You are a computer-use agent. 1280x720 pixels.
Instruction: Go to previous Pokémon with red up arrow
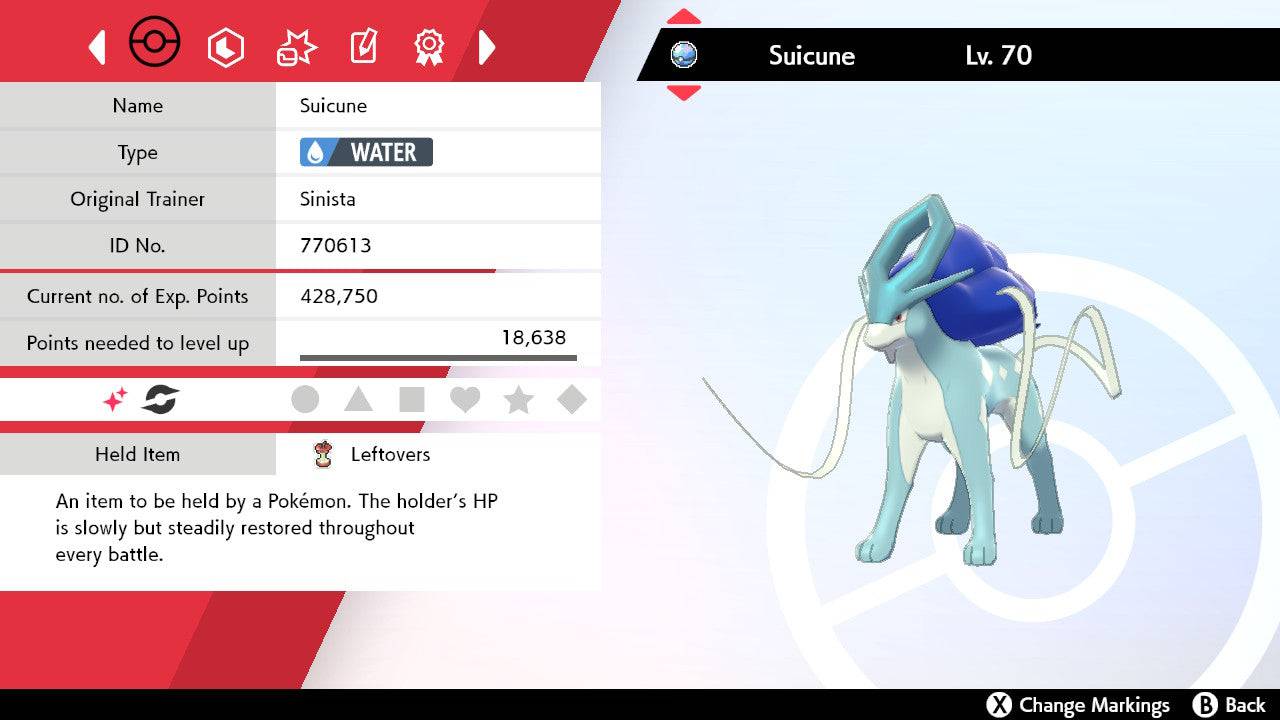[x=683, y=17]
